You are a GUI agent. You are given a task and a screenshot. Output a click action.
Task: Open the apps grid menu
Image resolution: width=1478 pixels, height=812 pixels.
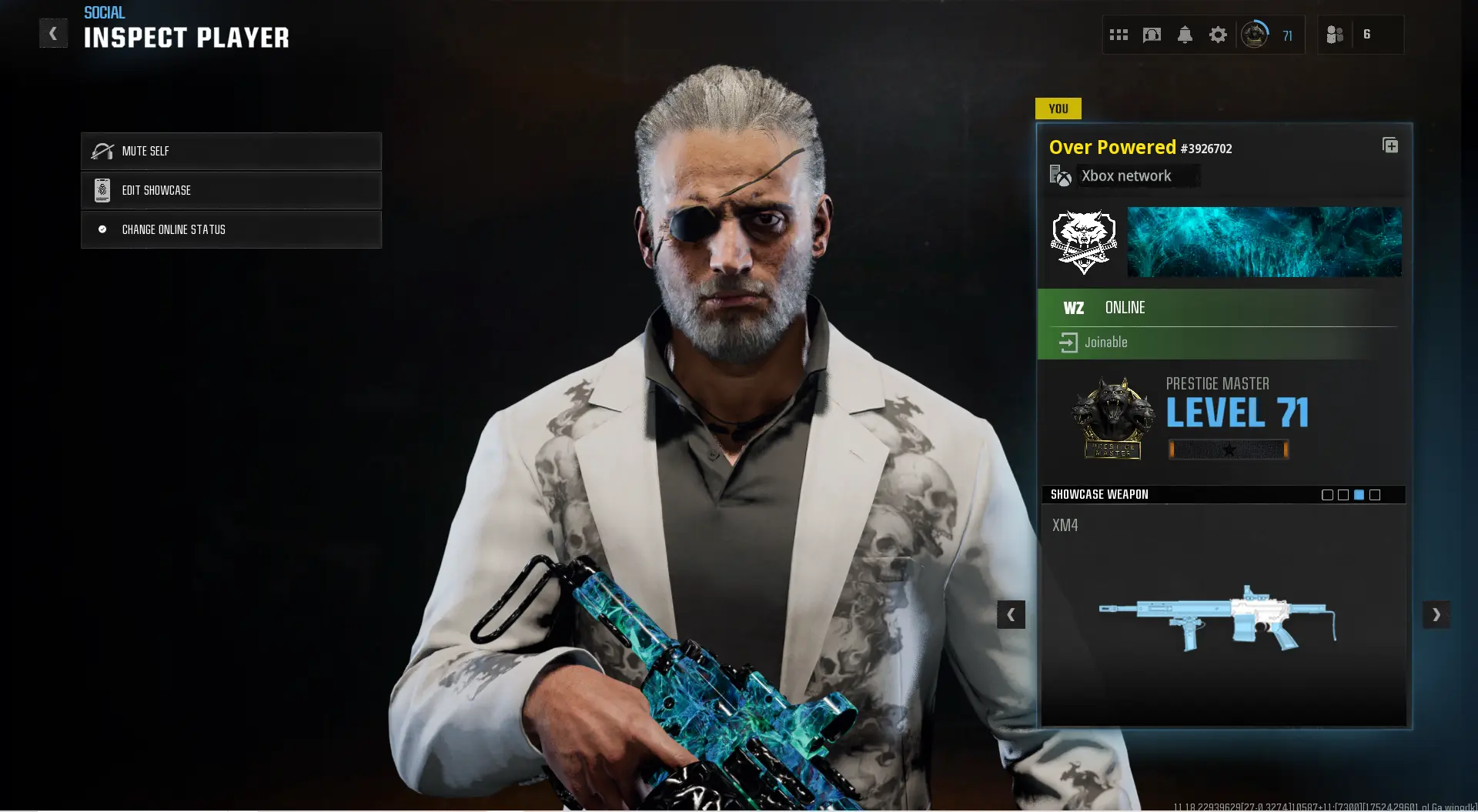1119,34
